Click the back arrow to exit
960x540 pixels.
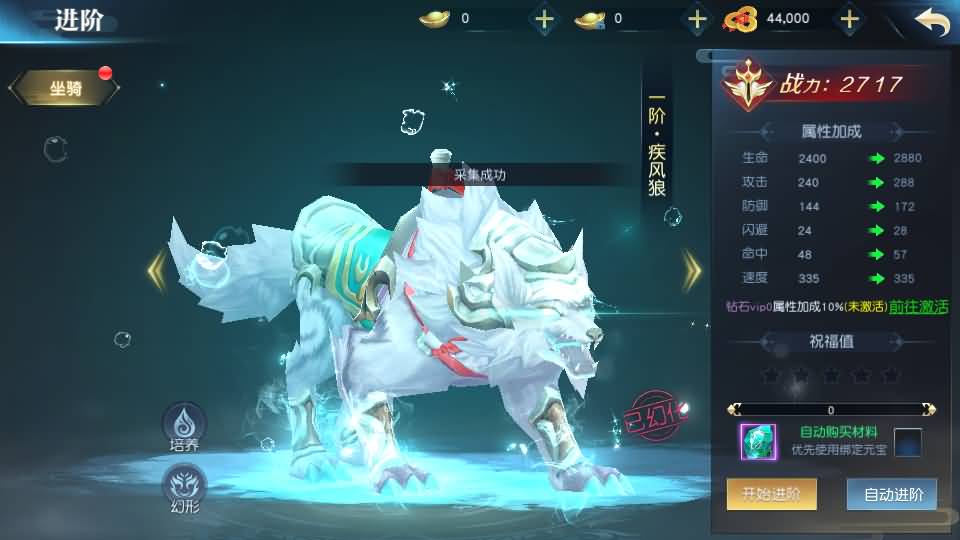point(931,20)
